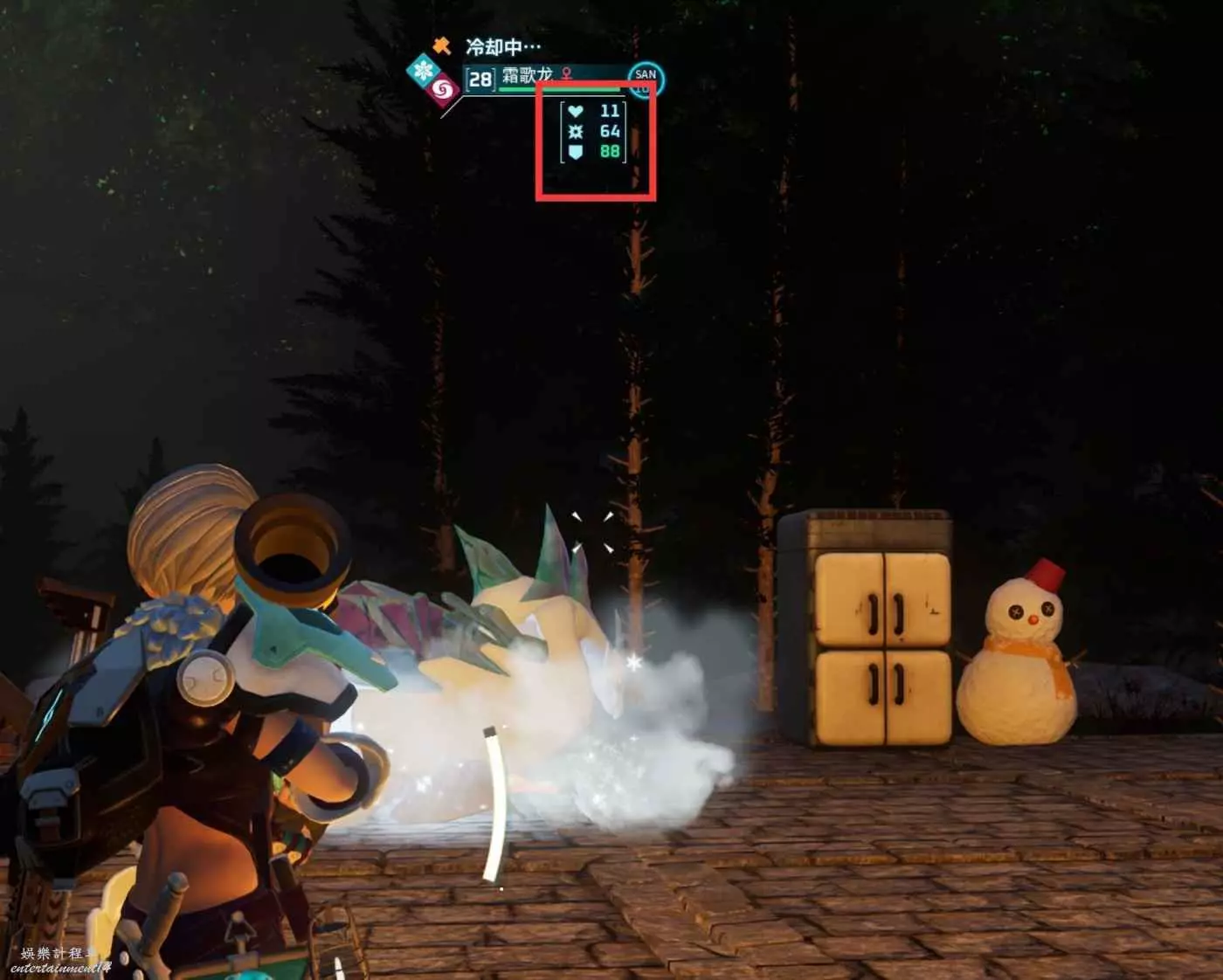The width and height of the screenshot is (1223, 980).
Task: Click the dragon element swirl icon
Action: (x=443, y=88)
